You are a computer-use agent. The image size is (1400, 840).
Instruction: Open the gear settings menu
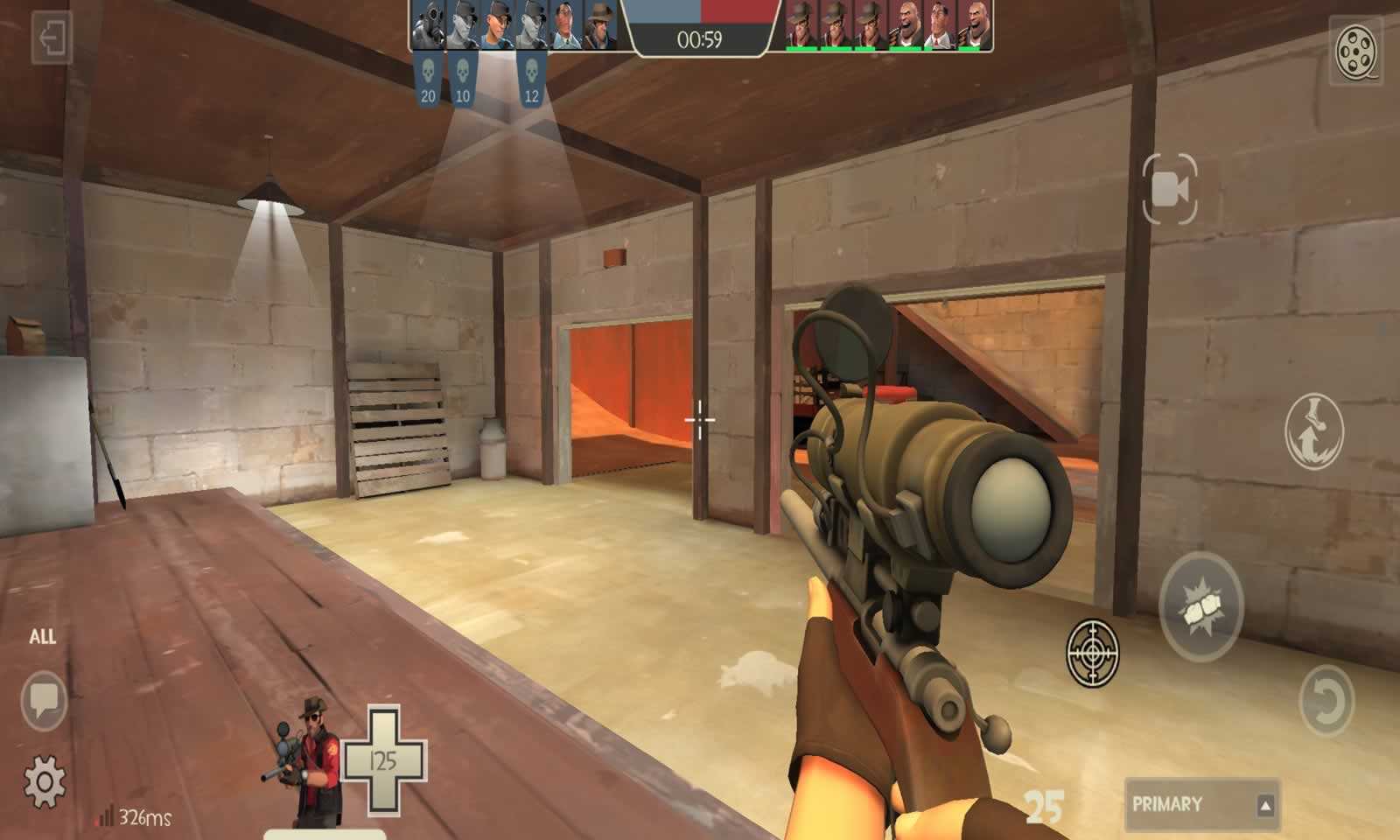(45, 780)
